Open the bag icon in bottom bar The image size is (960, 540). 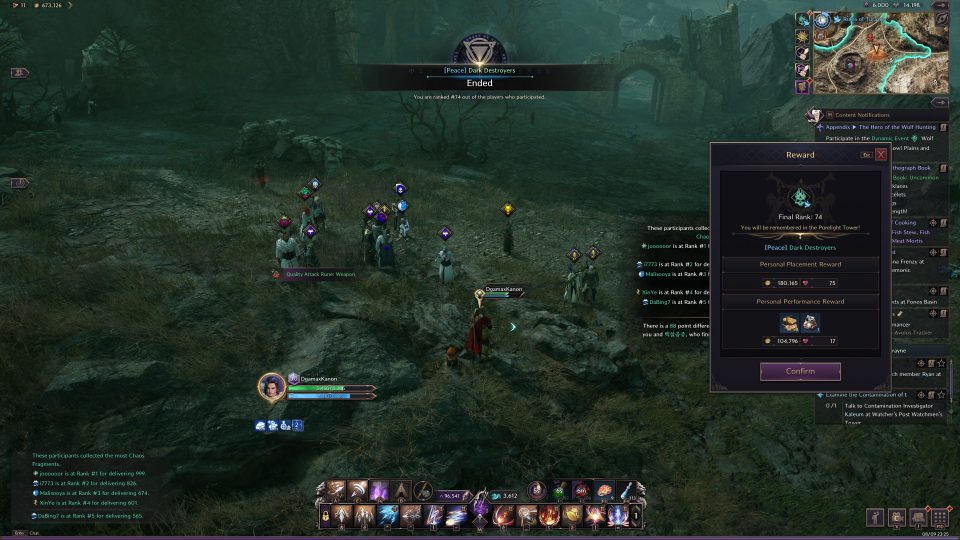tap(918, 517)
